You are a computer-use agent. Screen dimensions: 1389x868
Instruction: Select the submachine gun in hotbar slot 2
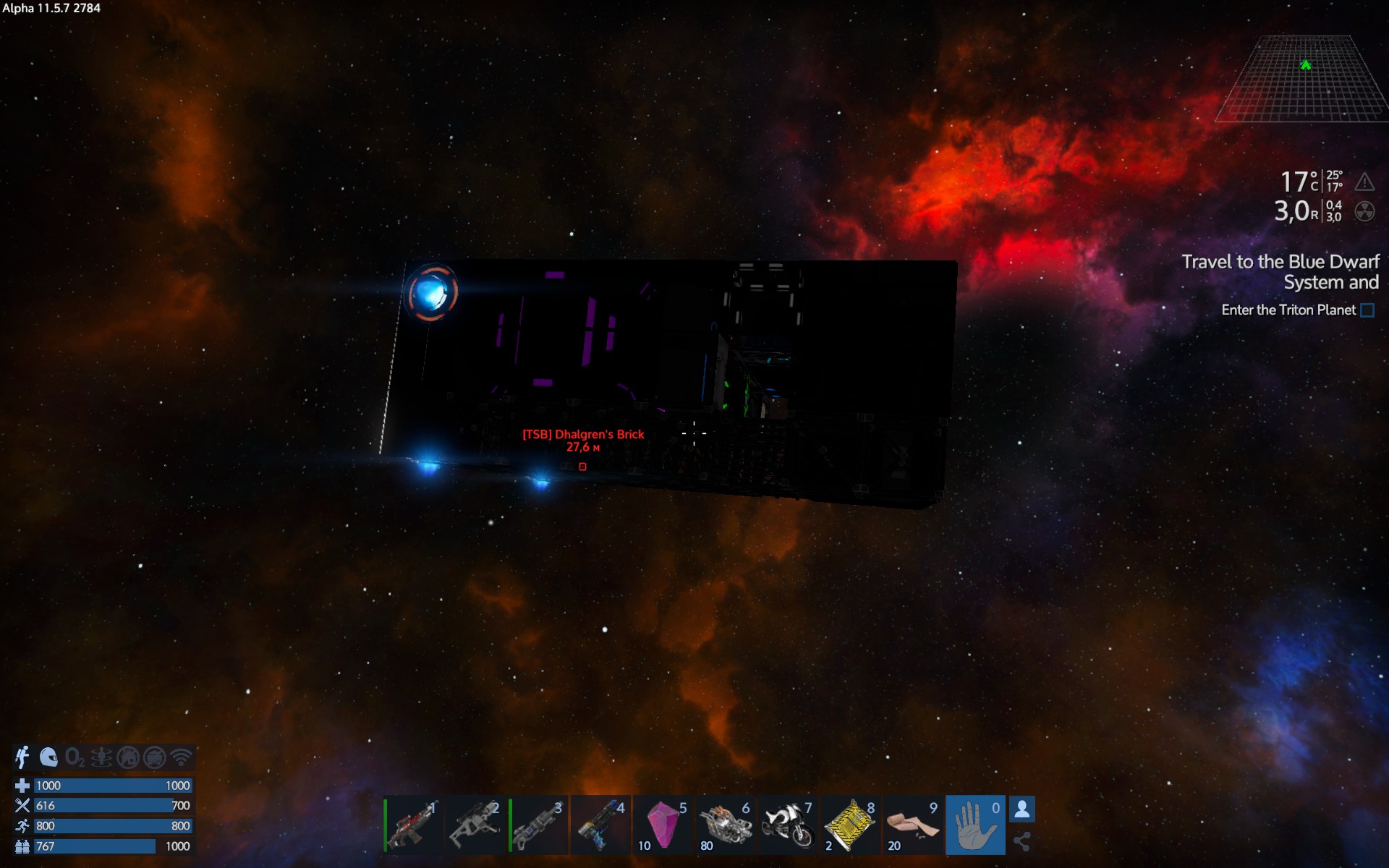pos(476,825)
